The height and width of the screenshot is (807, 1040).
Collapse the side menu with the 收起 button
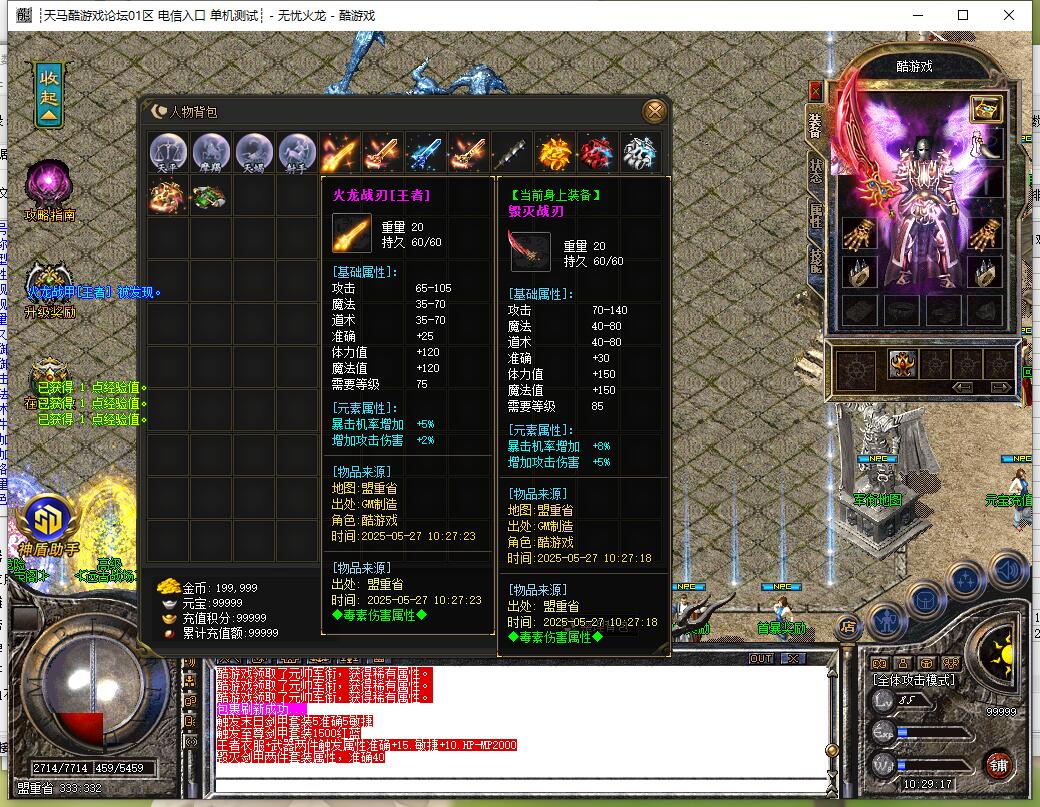click(x=49, y=93)
